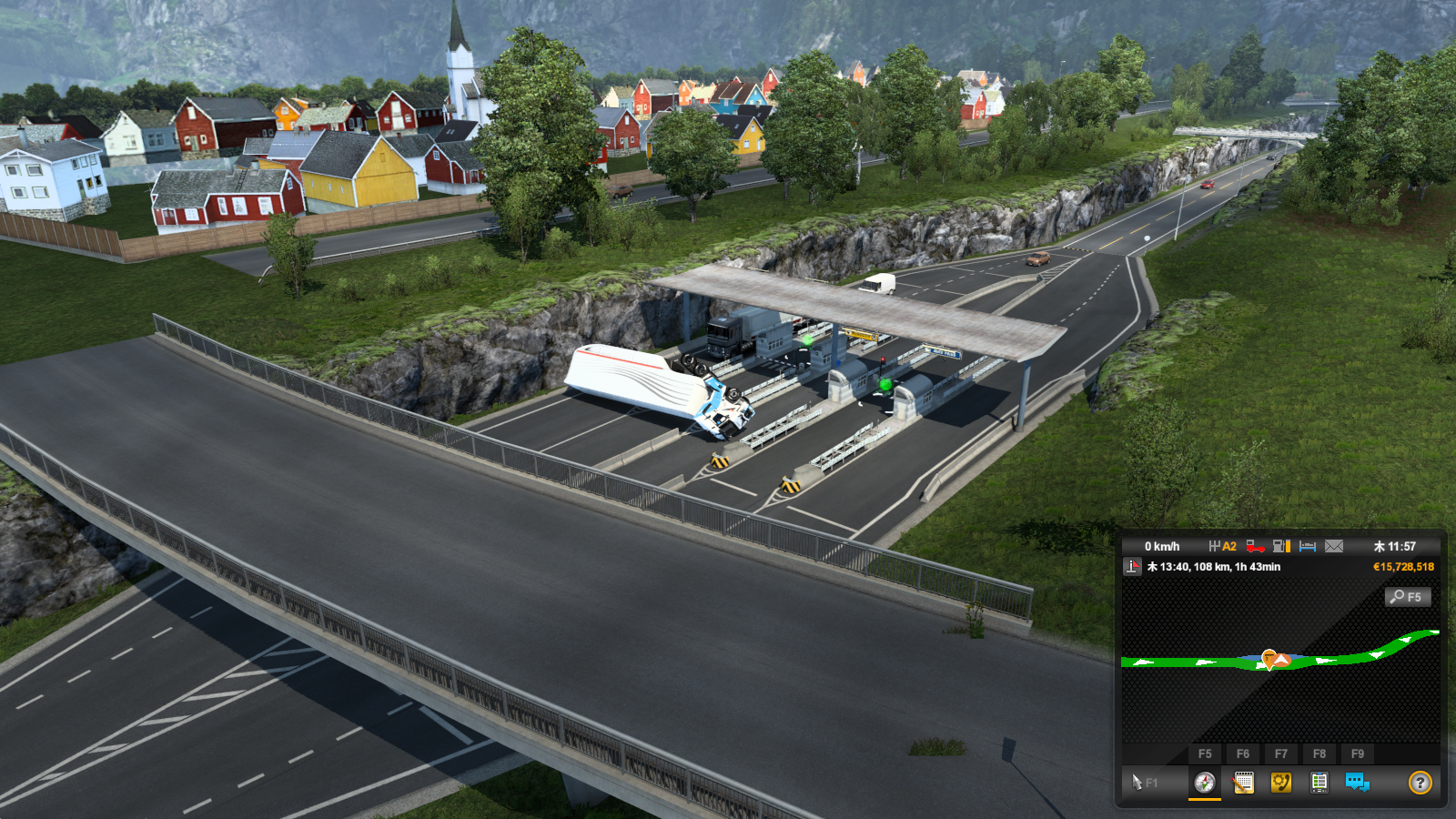Screen dimensions: 1456x819
Task: Click the blue bed rest icon
Action: [x=1308, y=546]
